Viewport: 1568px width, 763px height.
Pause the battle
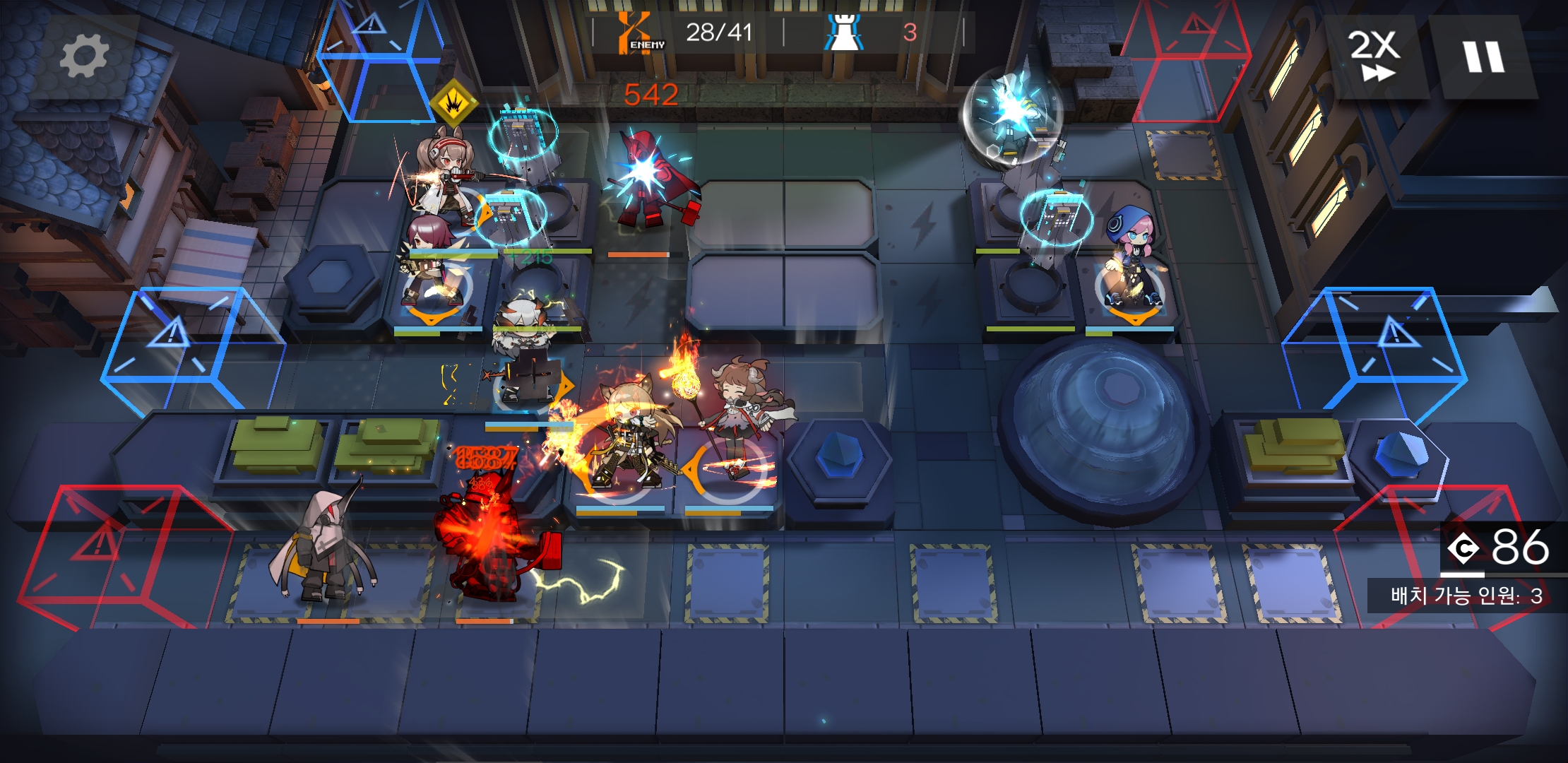point(1483,57)
